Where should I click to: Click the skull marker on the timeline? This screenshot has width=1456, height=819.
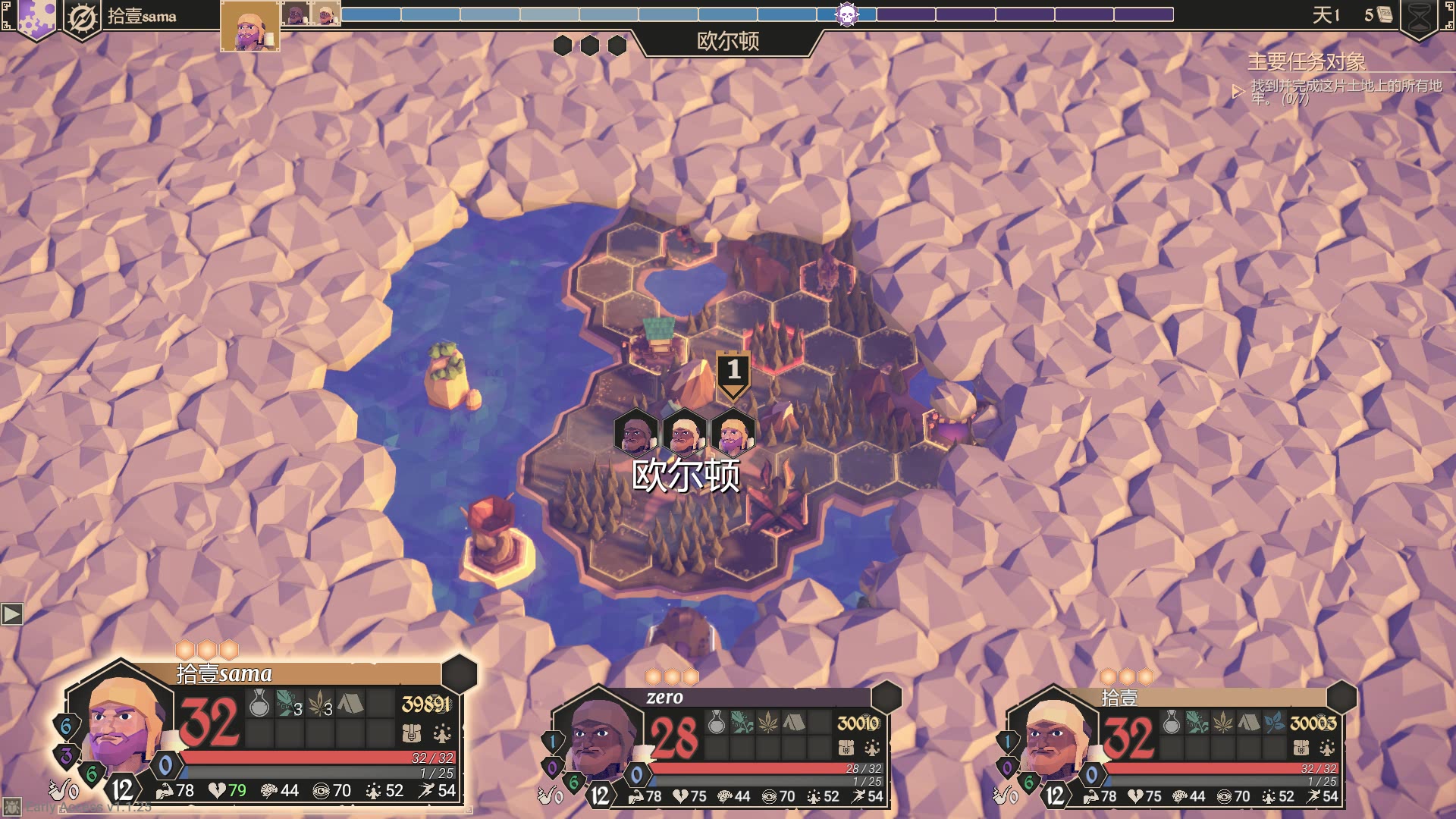[x=846, y=14]
